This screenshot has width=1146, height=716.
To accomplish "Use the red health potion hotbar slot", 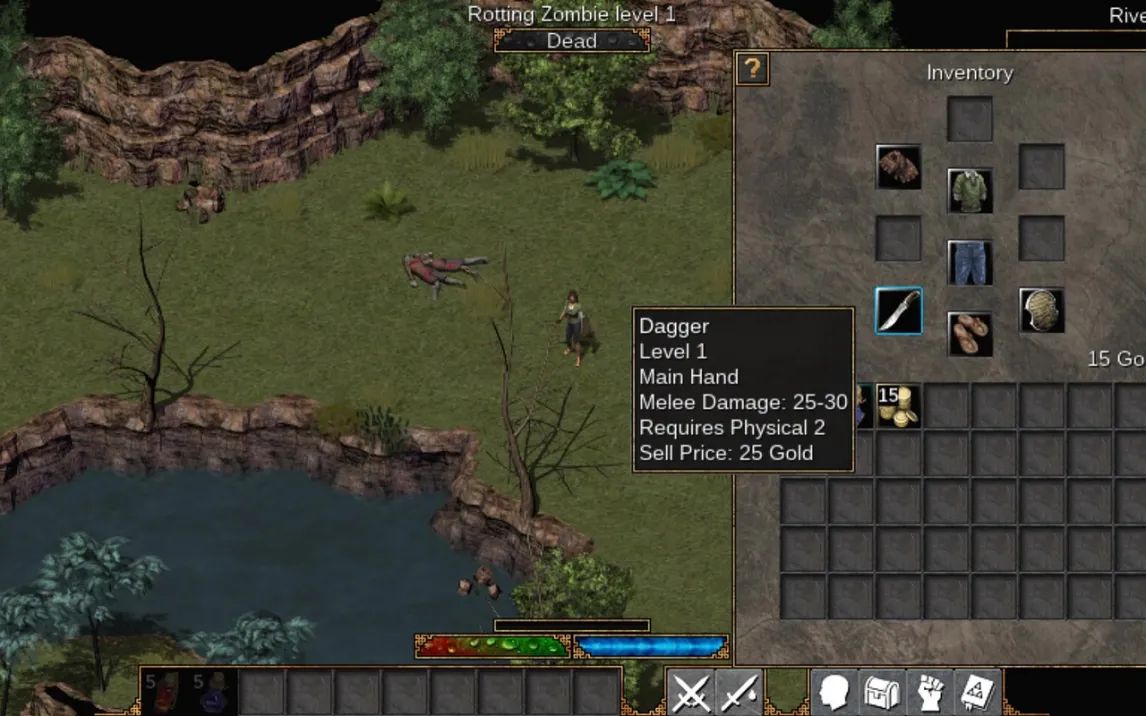I will (x=165, y=691).
